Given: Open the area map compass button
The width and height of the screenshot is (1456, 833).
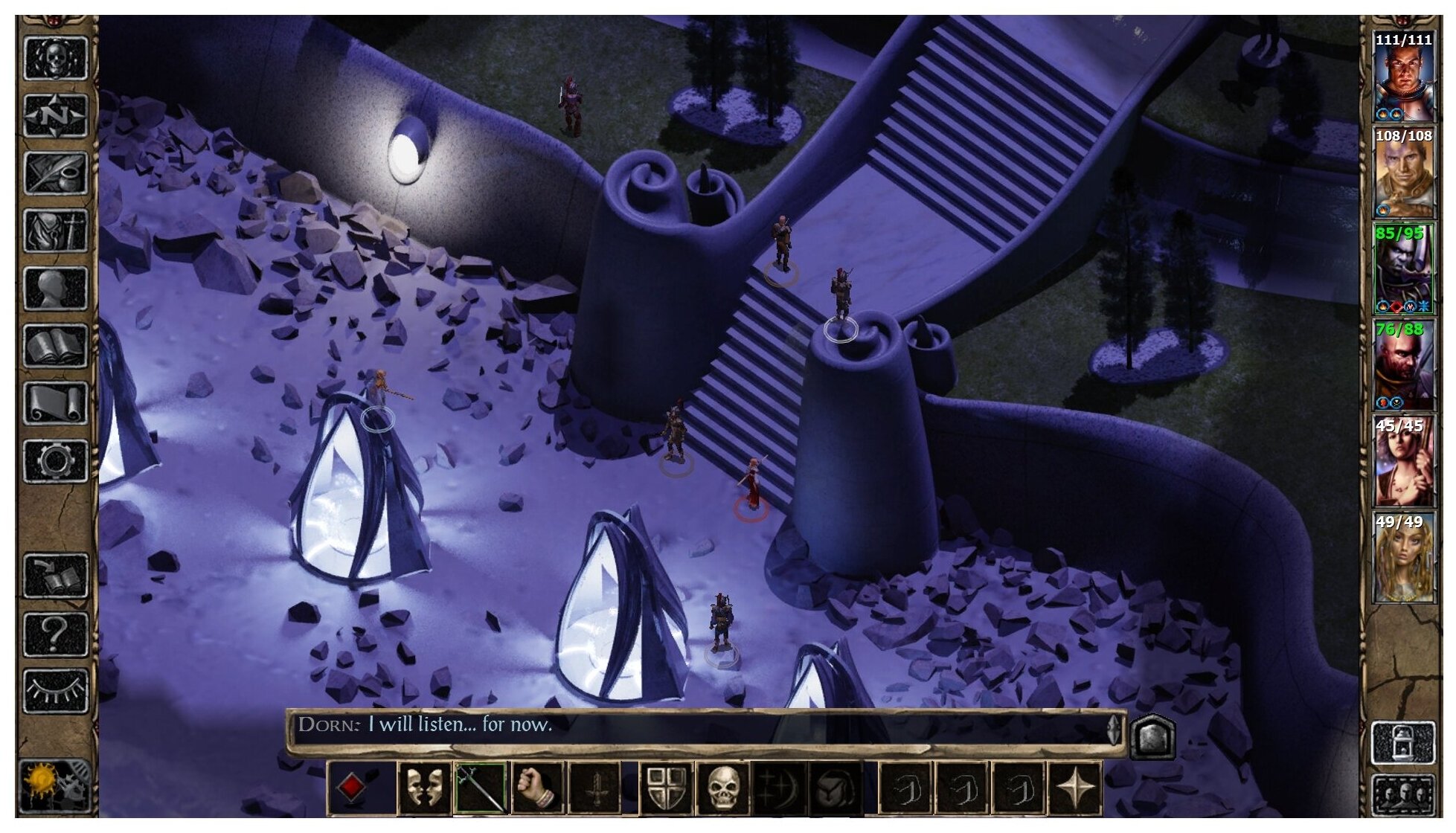Looking at the screenshot, I should tap(55, 115).
